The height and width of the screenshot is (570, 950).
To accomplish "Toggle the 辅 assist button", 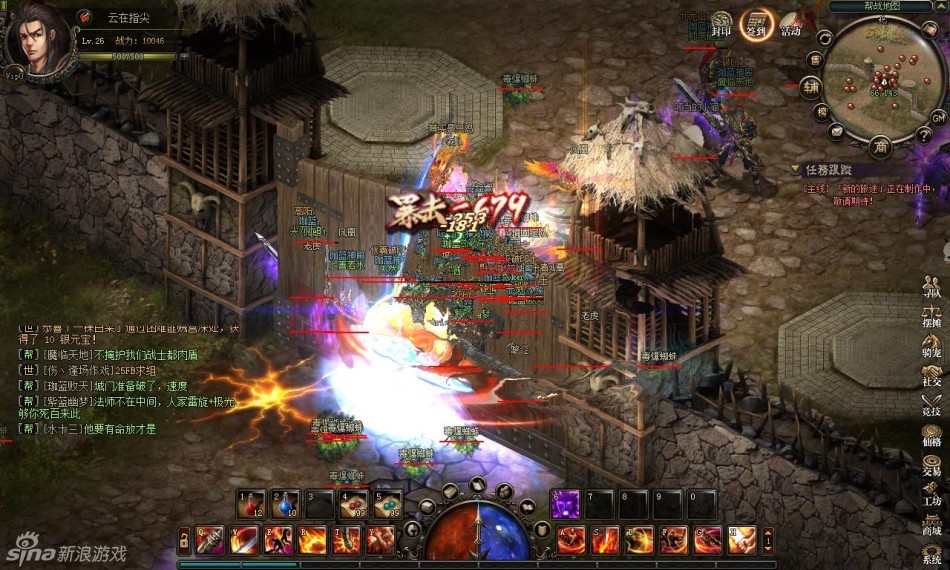I will (x=809, y=87).
